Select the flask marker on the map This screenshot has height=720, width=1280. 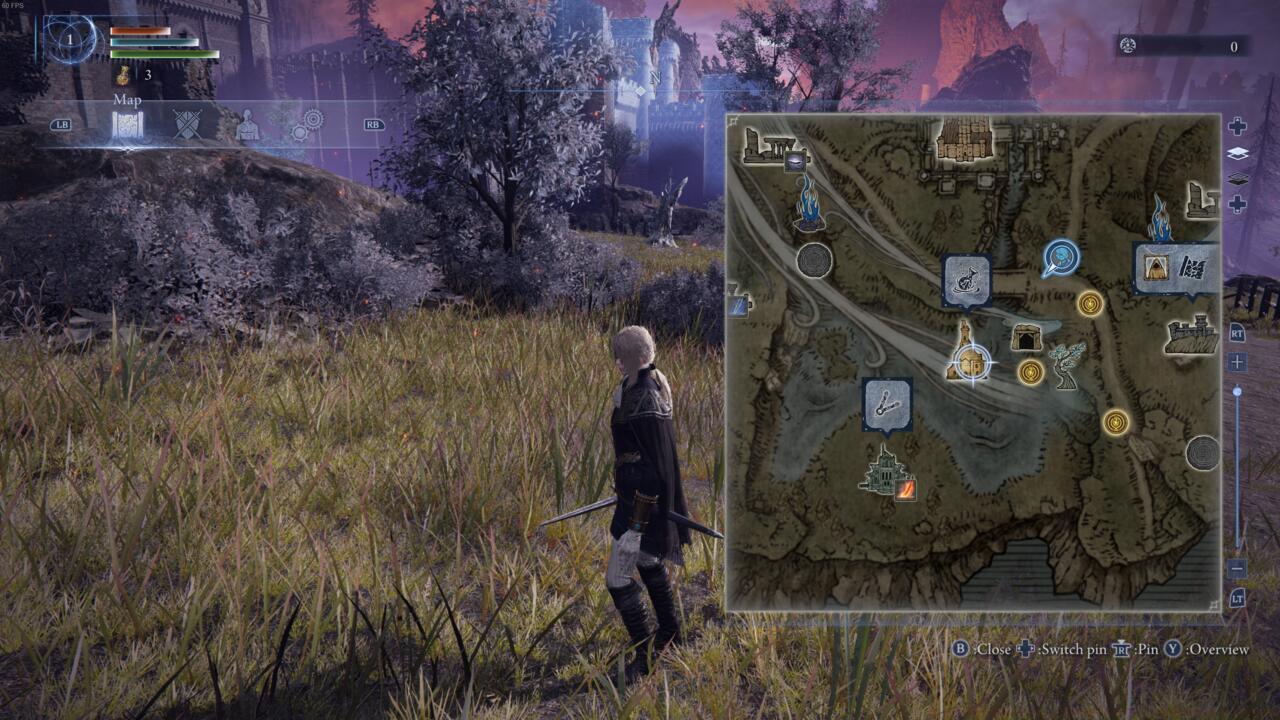(x=967, y=279)
